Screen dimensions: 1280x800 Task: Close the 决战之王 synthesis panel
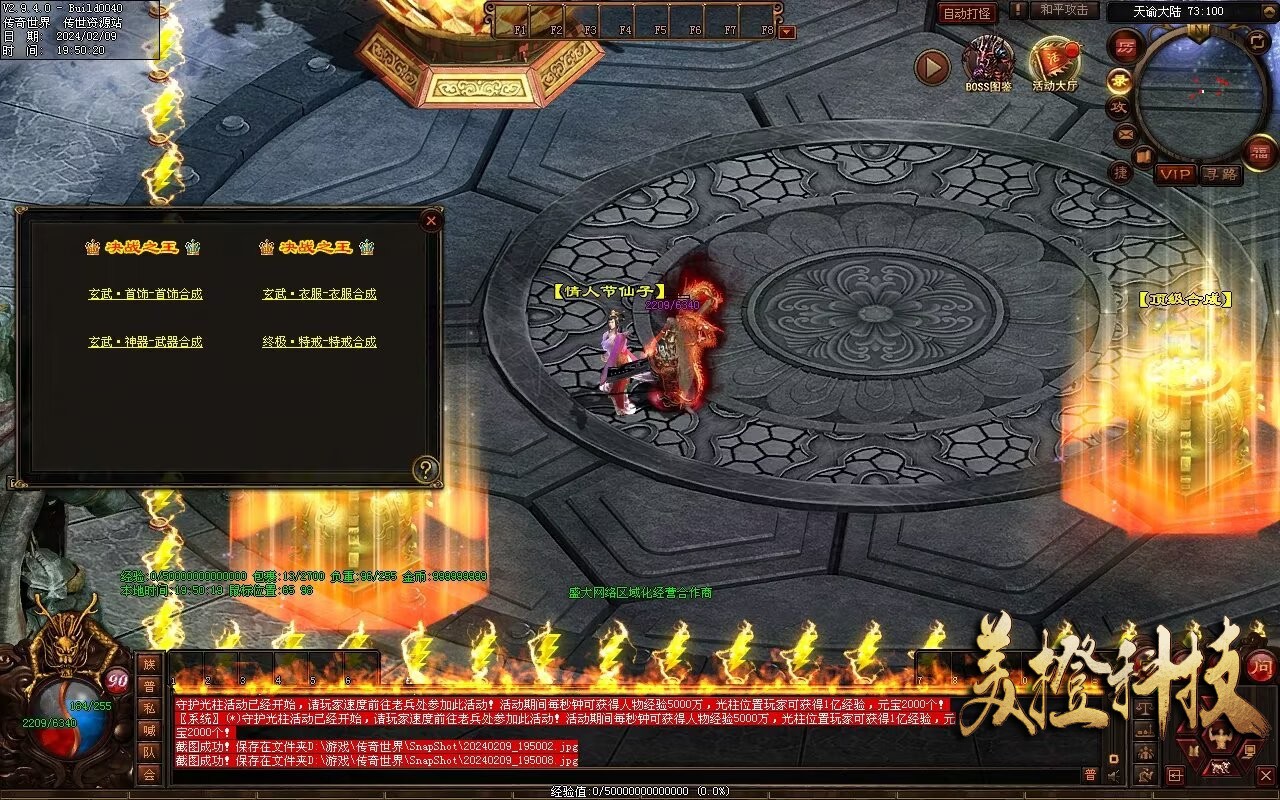[x=431, y=220]
